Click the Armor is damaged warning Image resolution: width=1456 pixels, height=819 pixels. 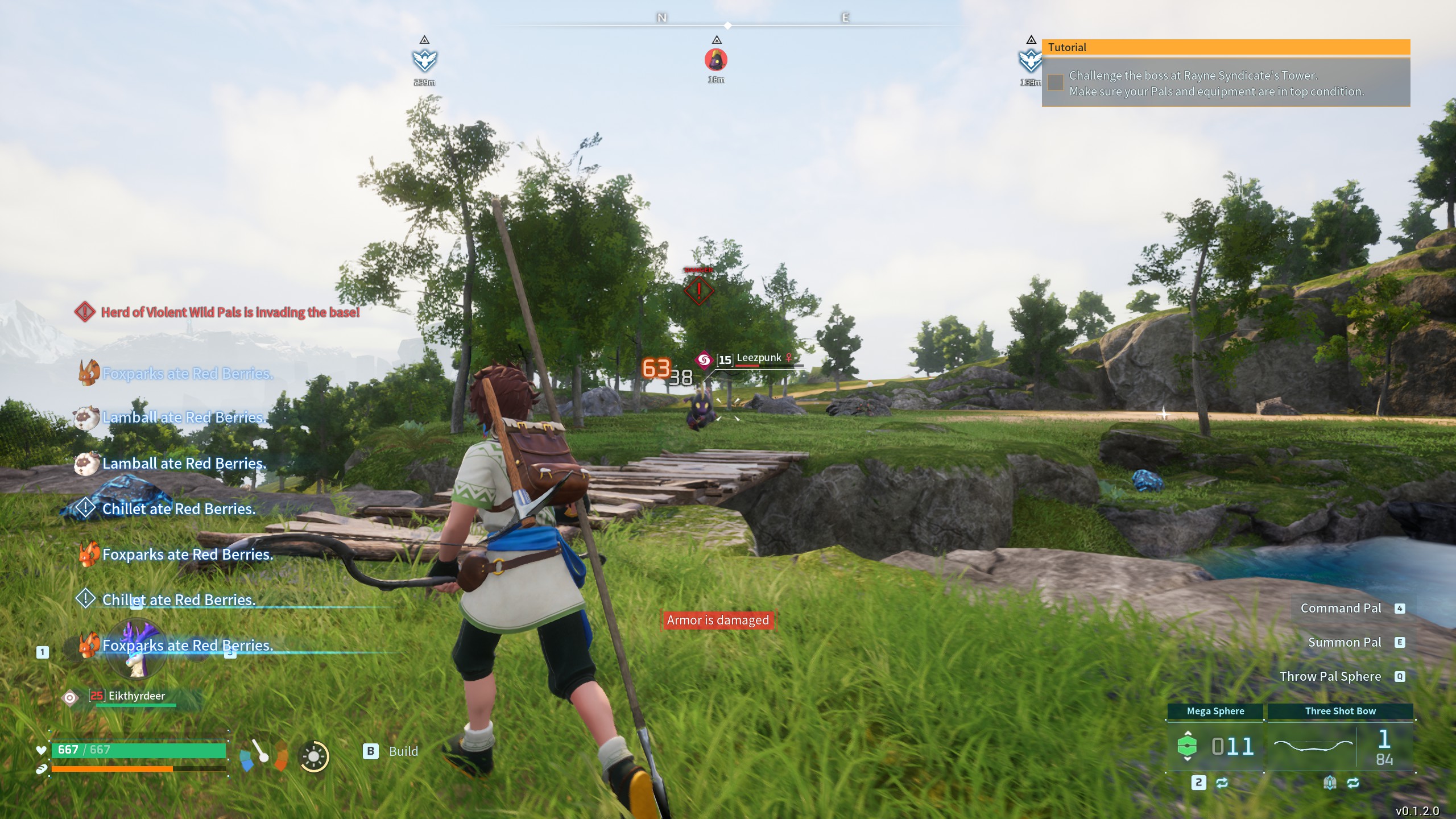(x=718, y=620)
